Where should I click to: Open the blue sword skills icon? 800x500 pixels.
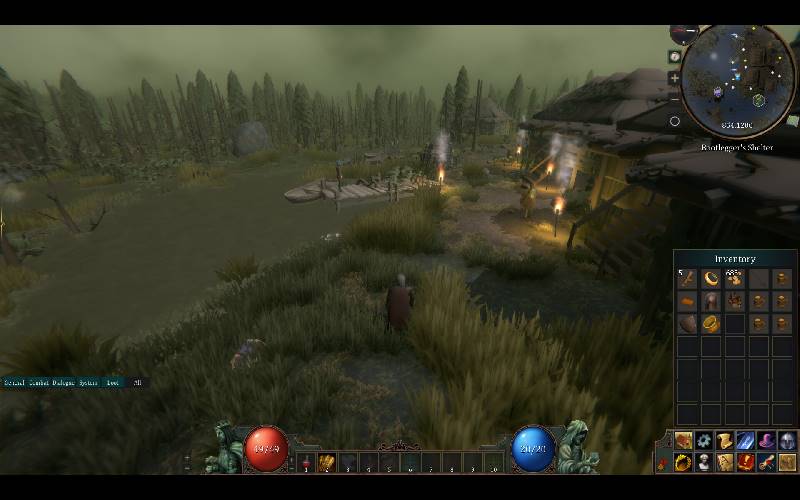(x=746, y=441)
